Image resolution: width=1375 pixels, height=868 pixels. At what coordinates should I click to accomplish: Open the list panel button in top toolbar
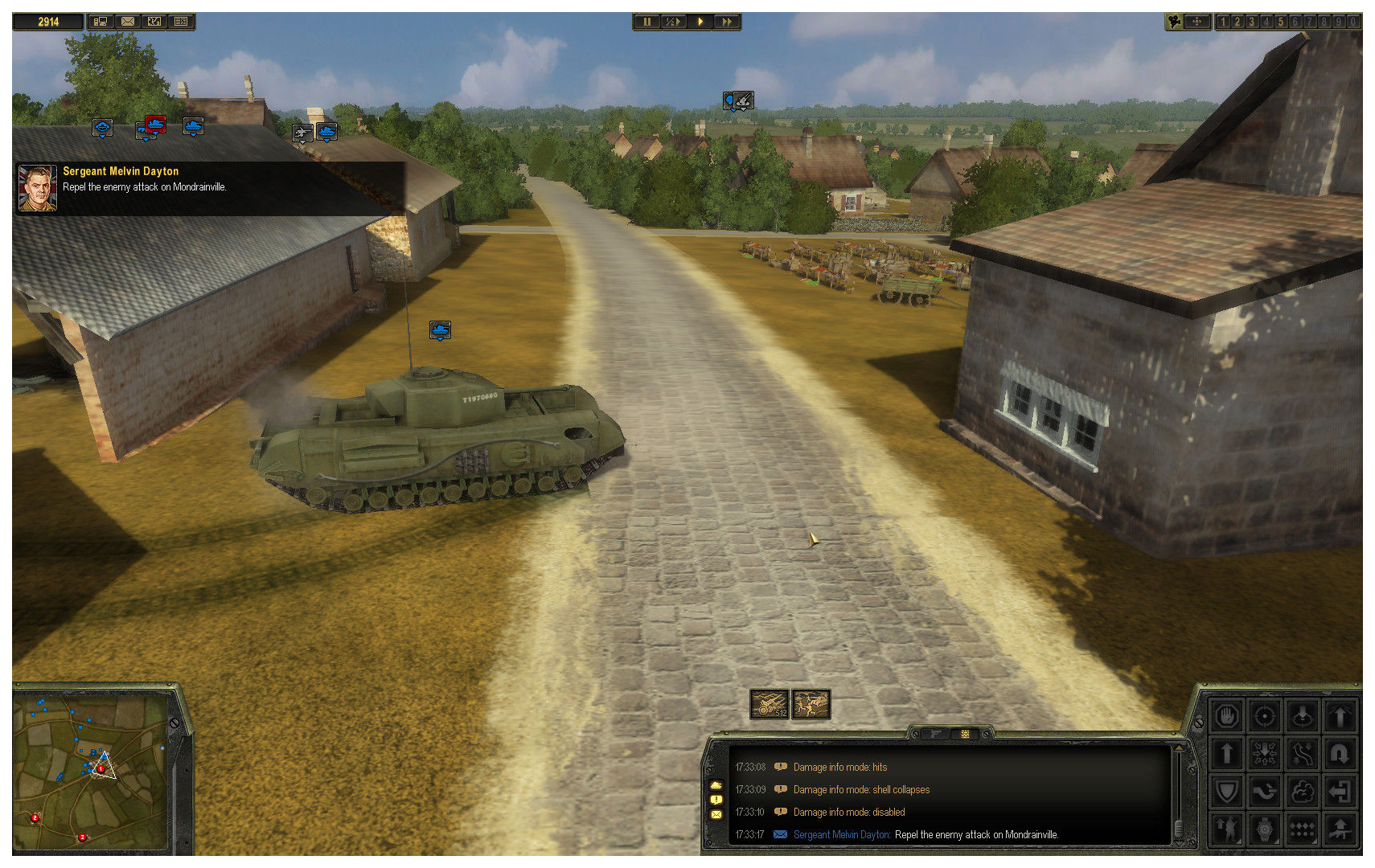click(181, 22)
